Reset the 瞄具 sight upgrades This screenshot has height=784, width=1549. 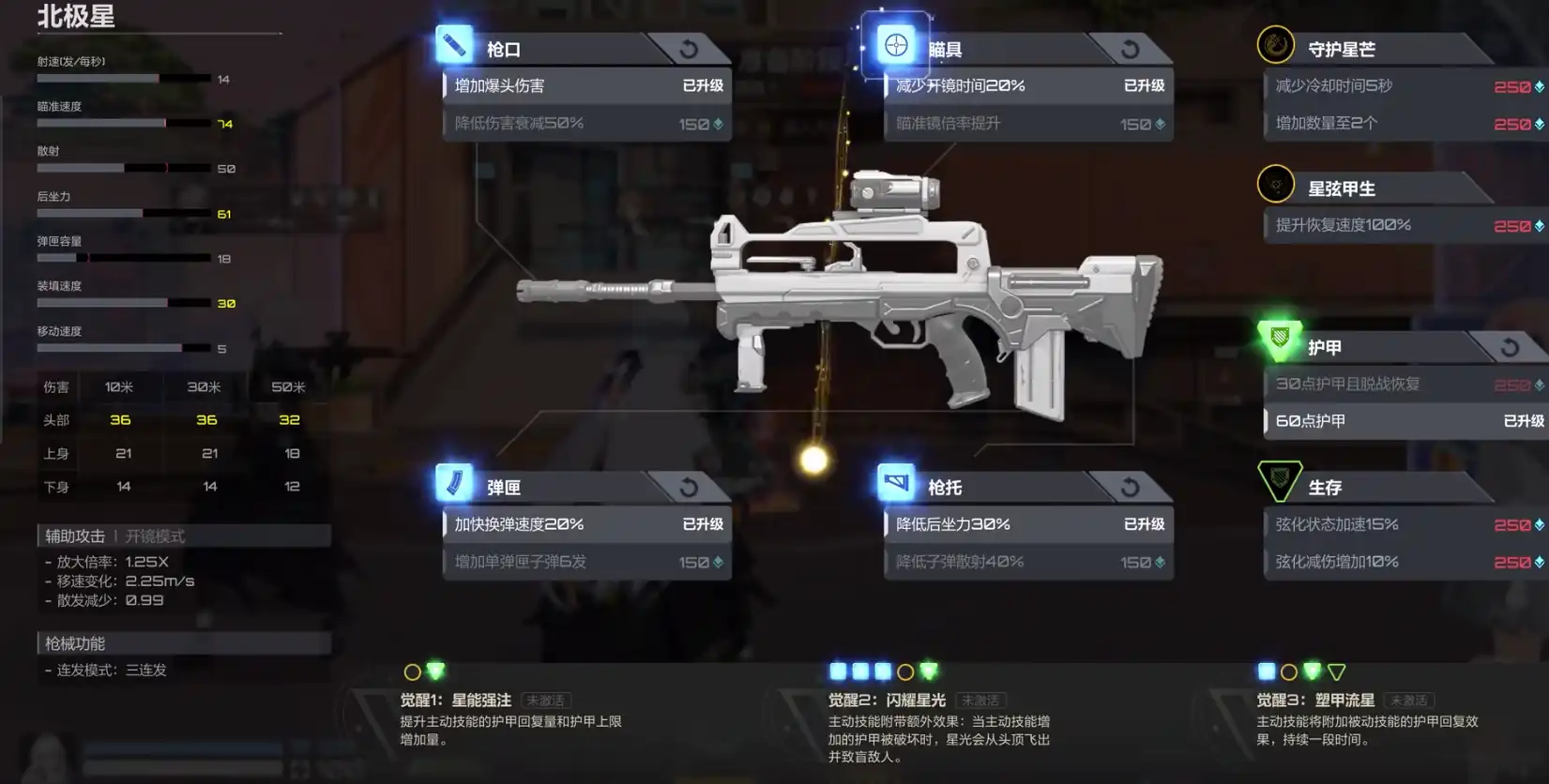[1130, 49]
